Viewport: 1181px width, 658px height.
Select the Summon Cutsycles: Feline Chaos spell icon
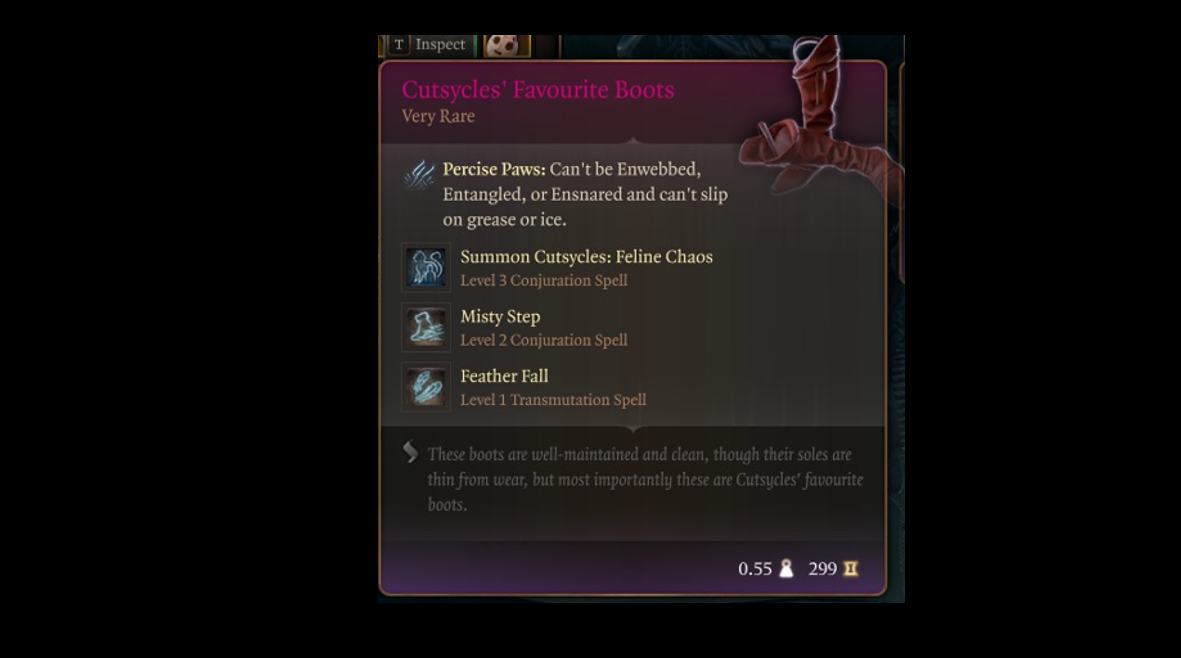(426, 268)
